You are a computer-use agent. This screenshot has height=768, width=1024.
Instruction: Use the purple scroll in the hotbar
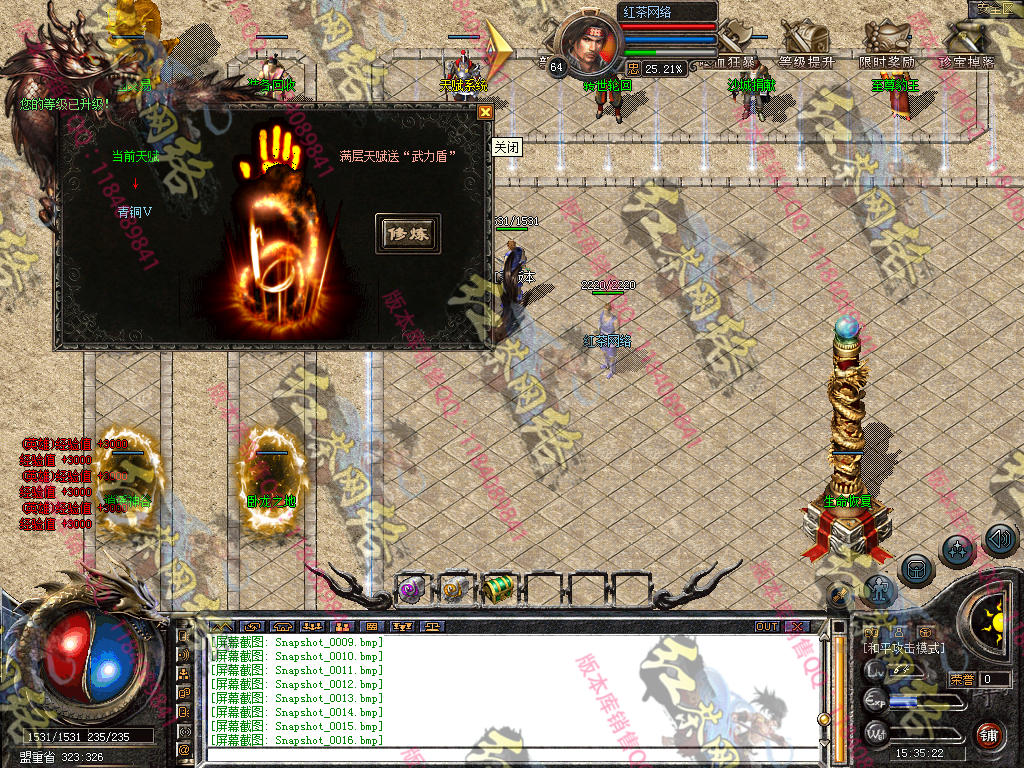(x=411, y=589)
